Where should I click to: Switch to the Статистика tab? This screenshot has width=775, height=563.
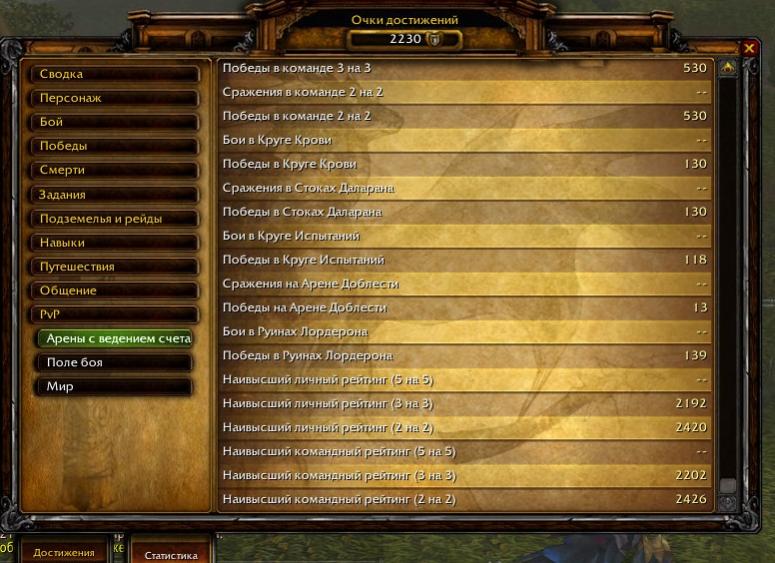(170, 555)
